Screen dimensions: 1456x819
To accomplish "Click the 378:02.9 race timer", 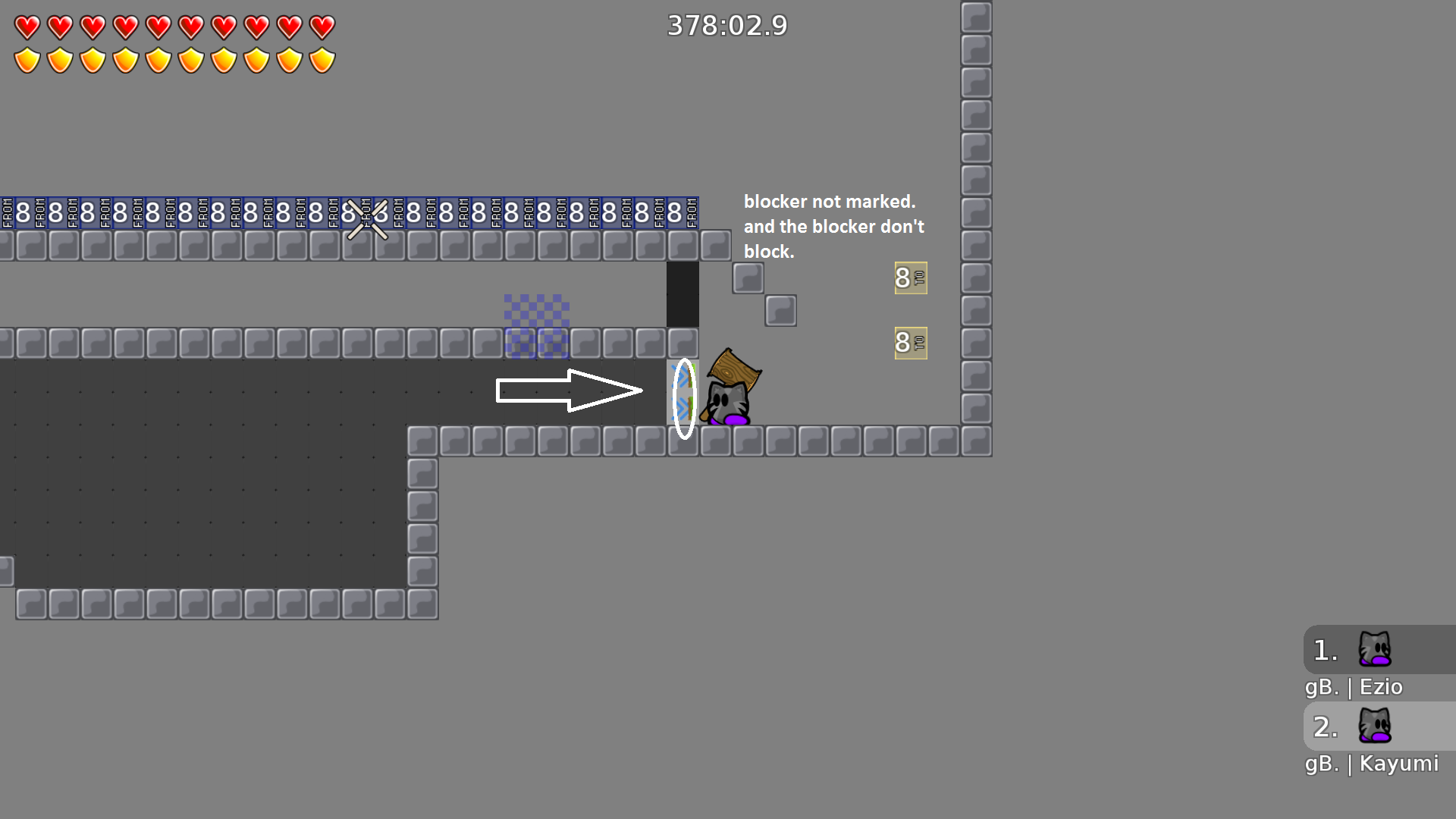I will tap(727, 25).
